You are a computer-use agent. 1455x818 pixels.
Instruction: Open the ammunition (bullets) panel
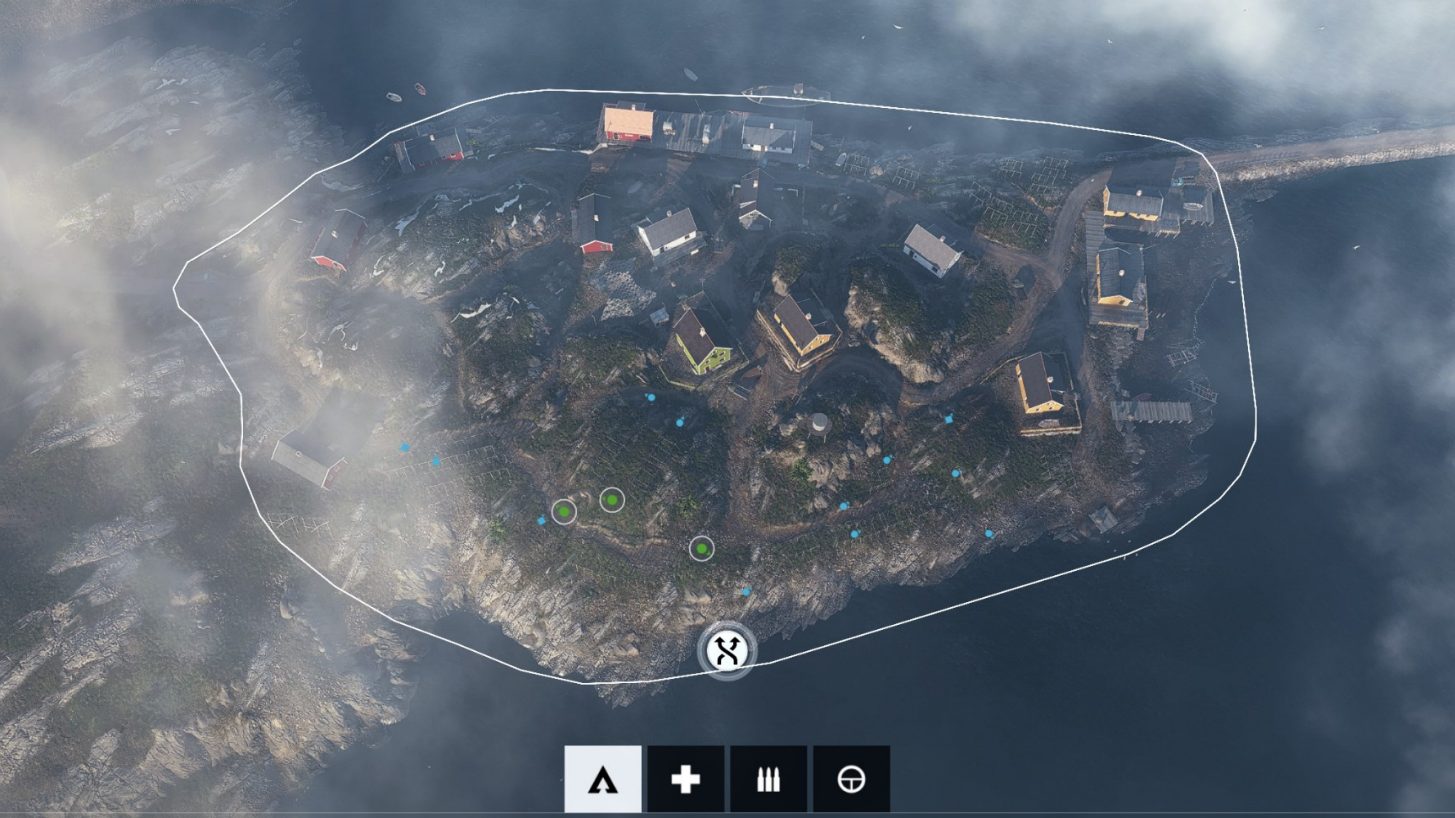click(x=767, y=777)
